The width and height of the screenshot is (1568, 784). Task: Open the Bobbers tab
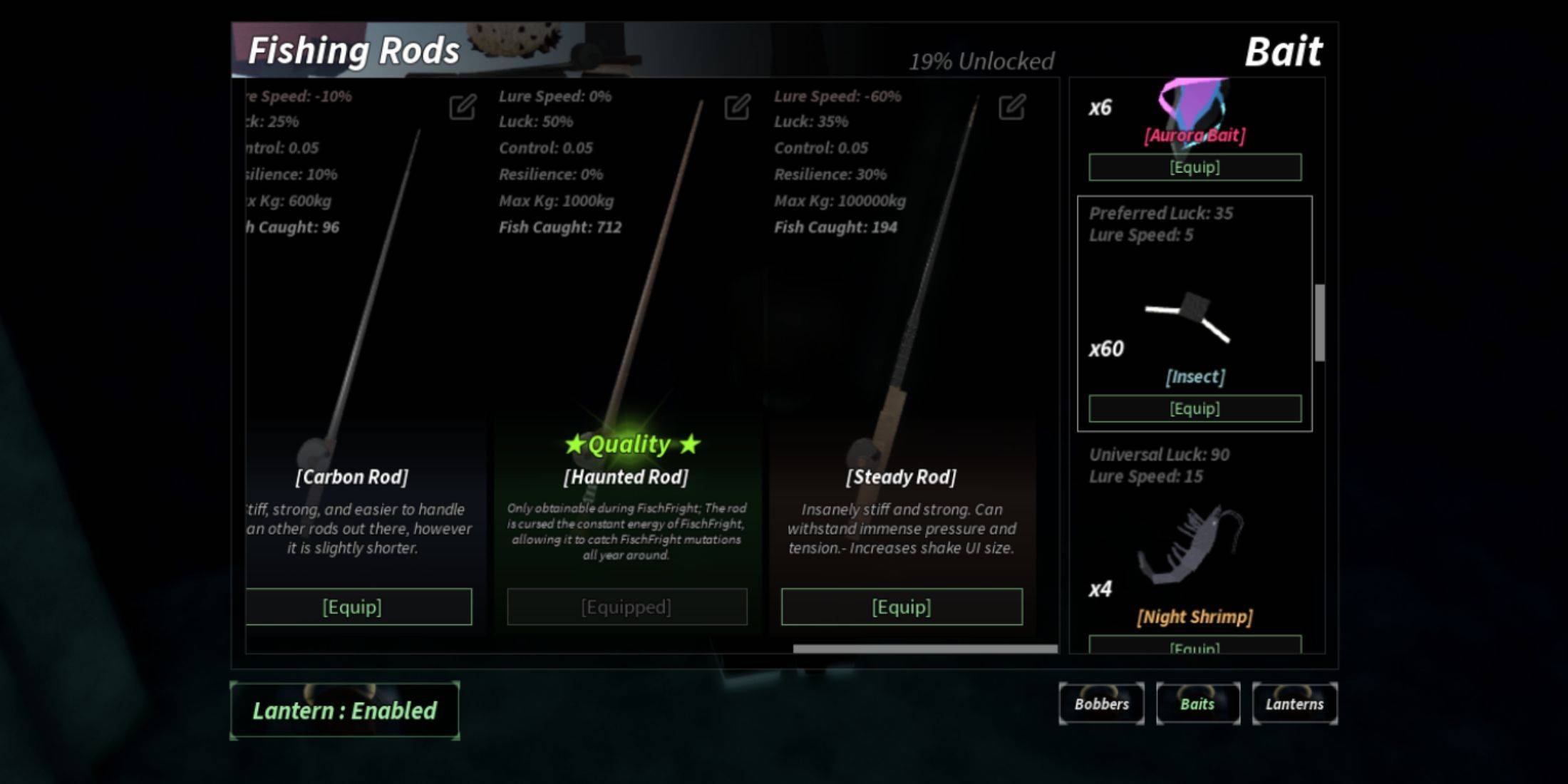pos(1101,703)
